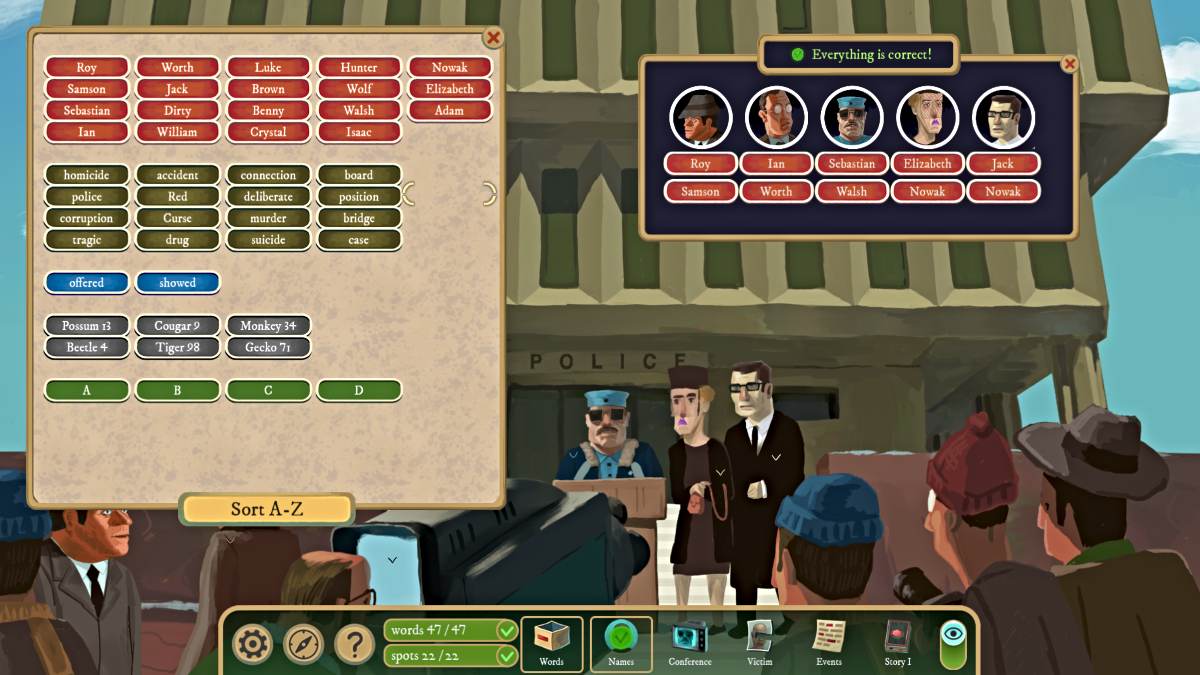Select the name 'Crystal' word chip
The image size is (1200, 675).
[268, 132]
